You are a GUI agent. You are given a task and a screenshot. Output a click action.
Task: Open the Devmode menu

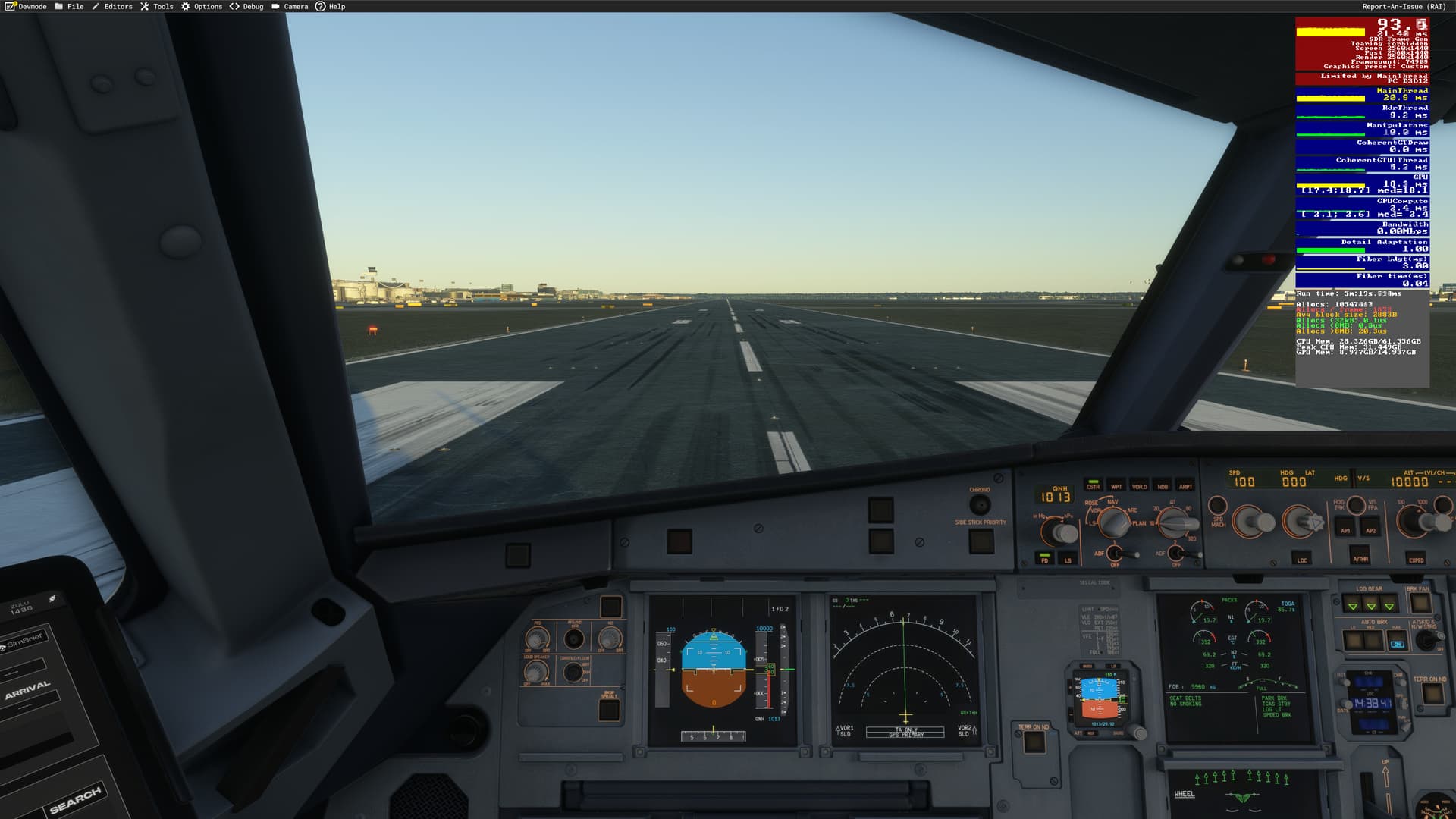tap(26, 6)
